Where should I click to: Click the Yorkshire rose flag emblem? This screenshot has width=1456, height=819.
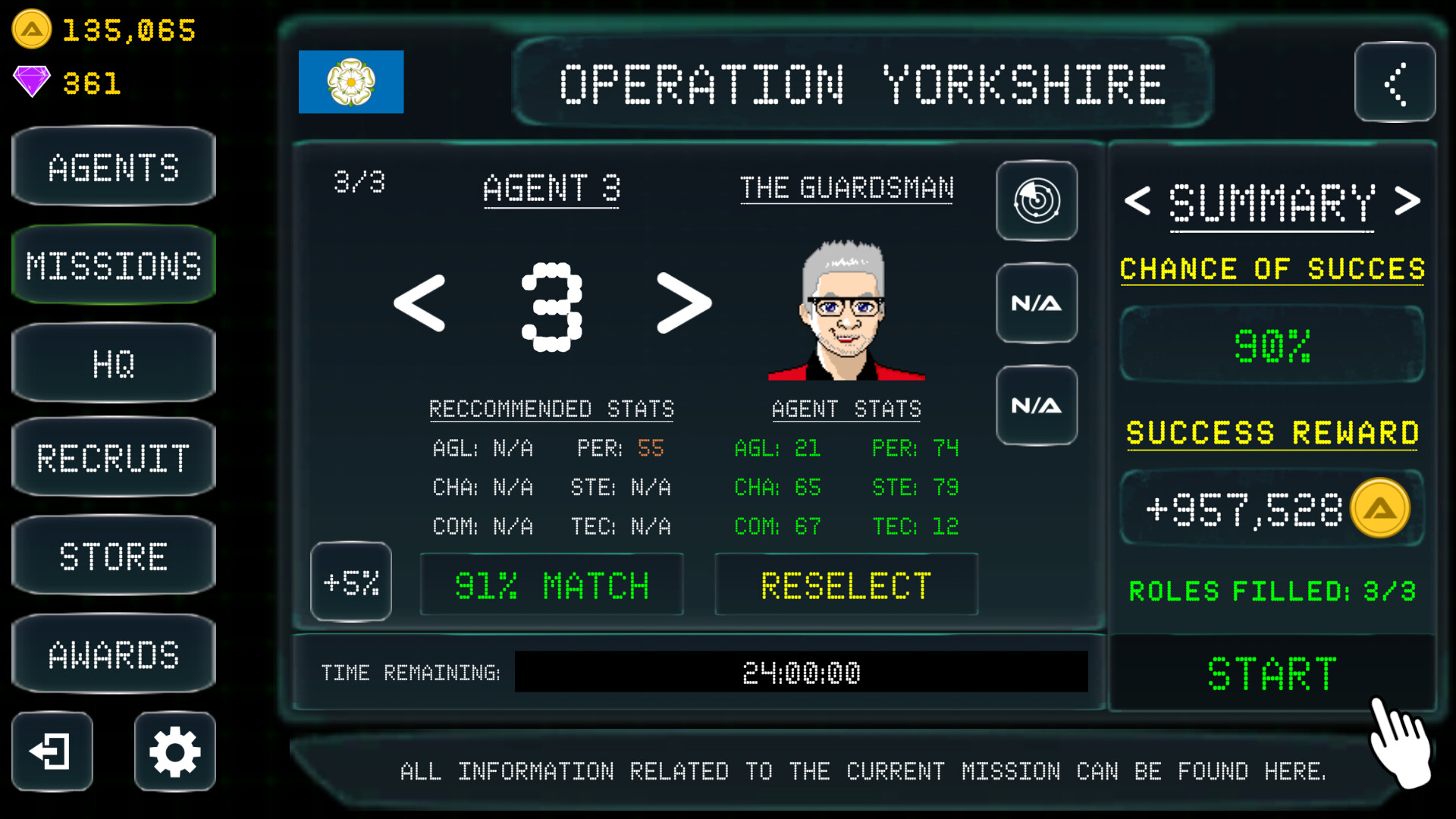[351, 81]
